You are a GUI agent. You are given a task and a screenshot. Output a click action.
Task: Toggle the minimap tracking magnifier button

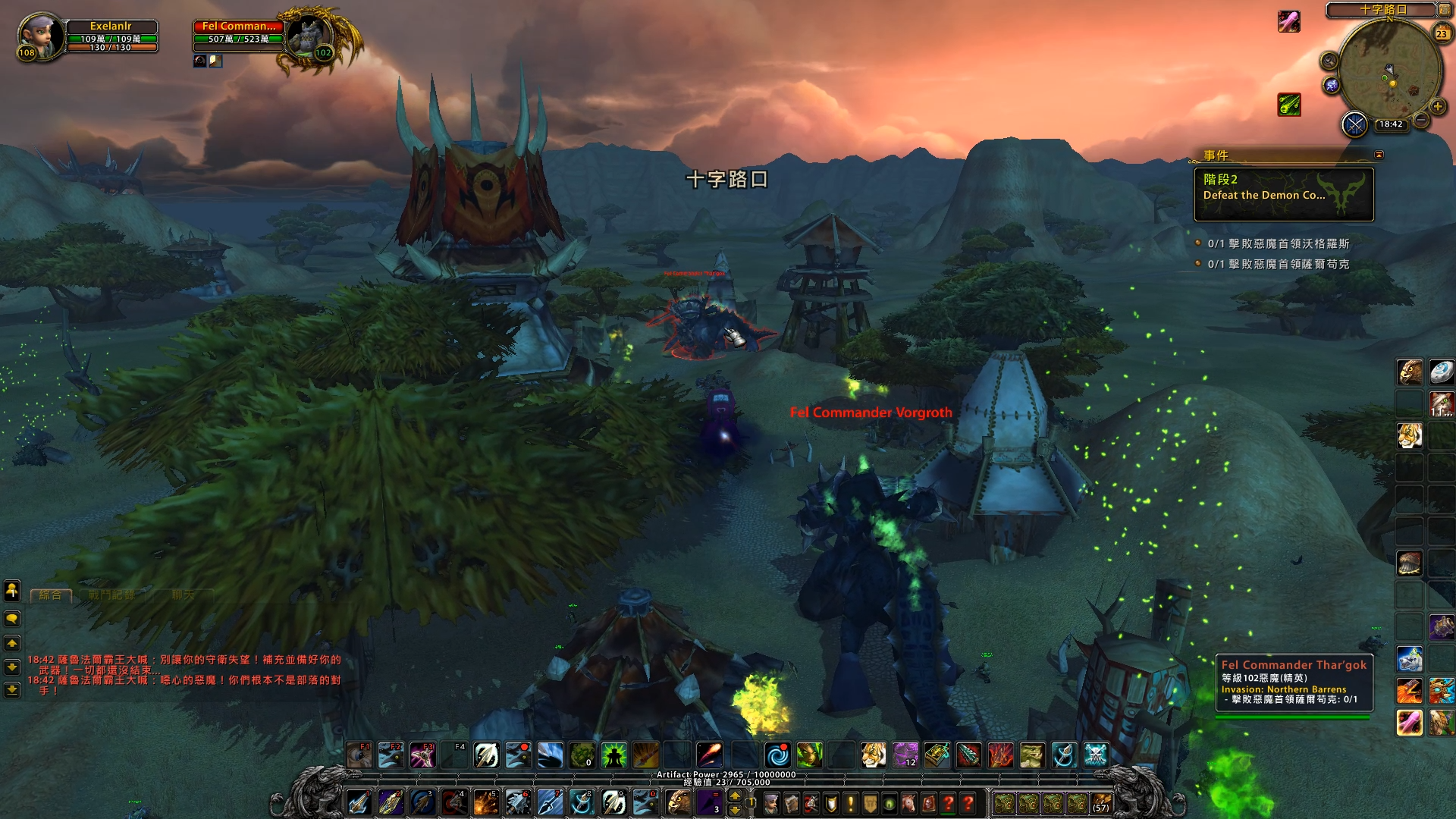click(1329, 61)
